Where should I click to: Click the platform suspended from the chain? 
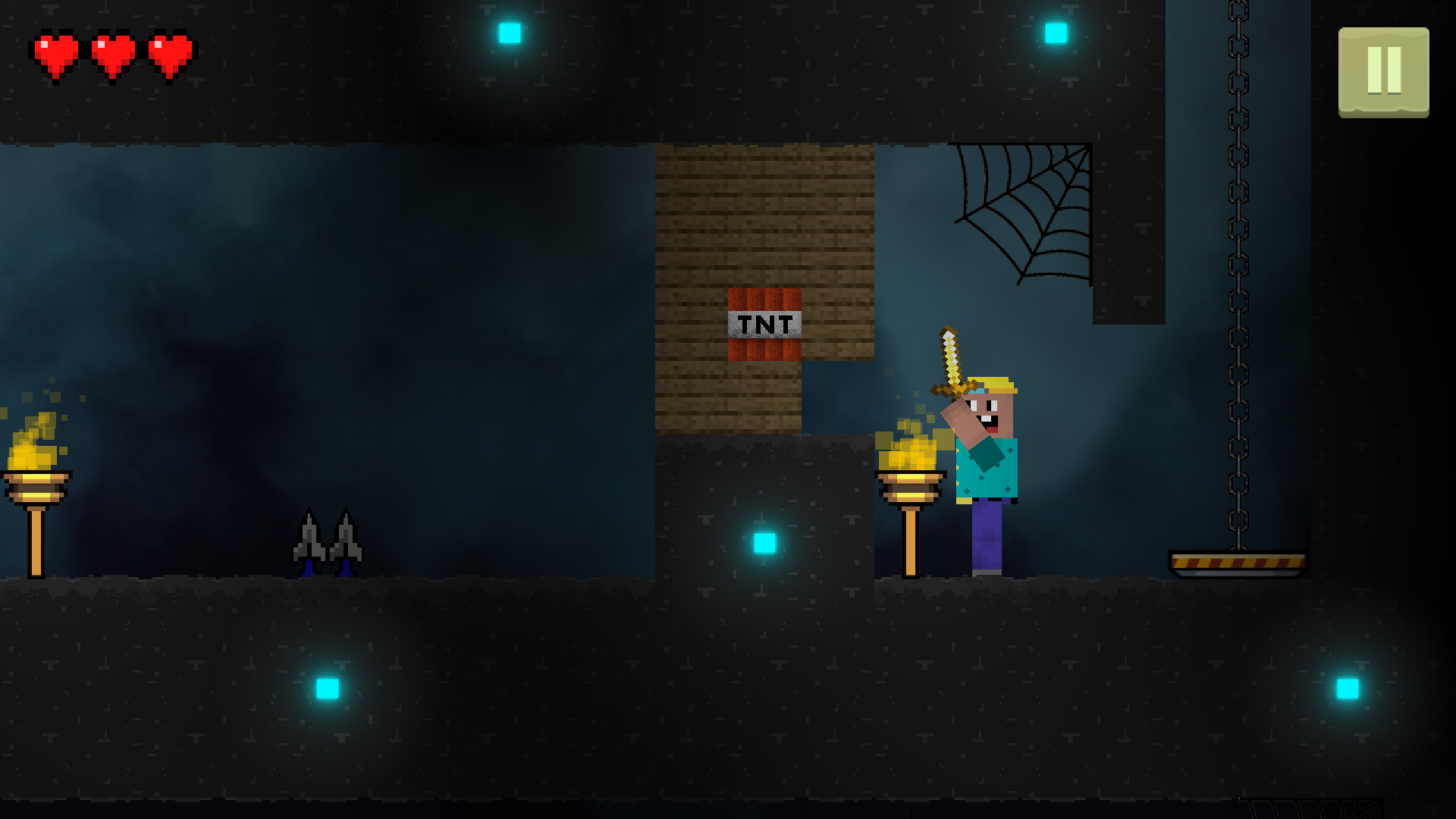pyautogui.click(x=1236, y=563)
